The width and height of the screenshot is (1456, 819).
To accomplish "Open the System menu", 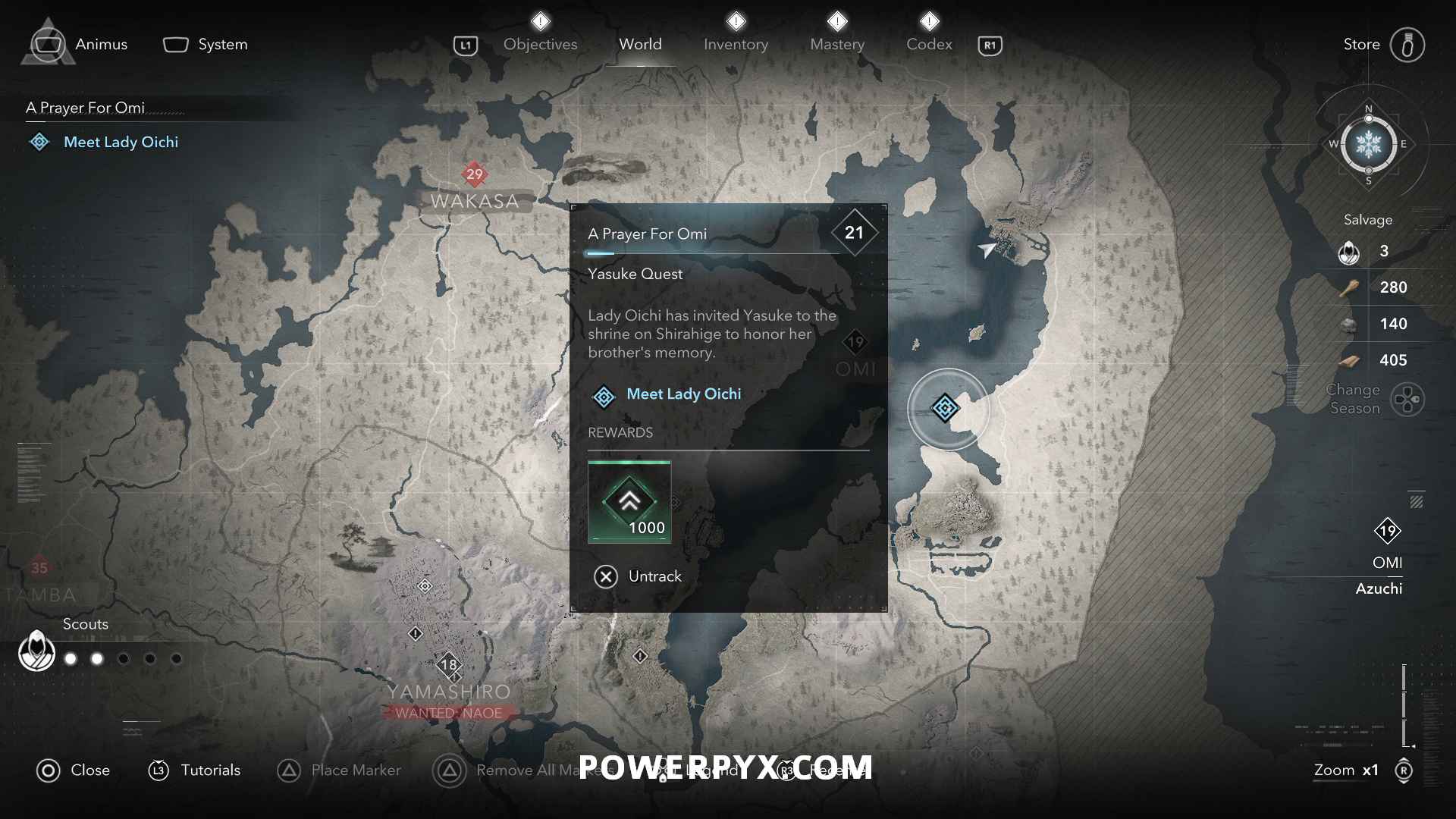I will click(206, 44).
